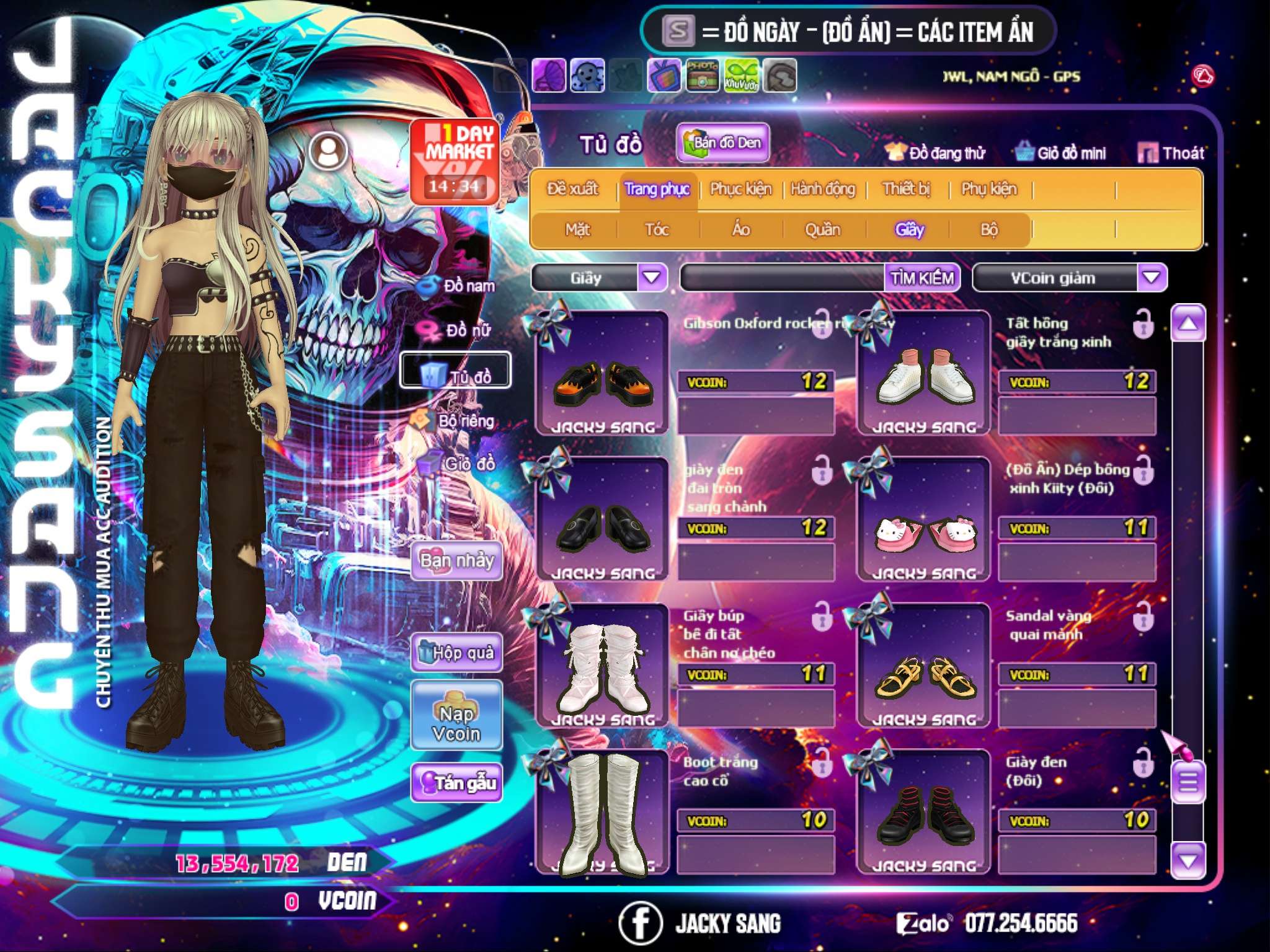This screenshot has height=952, width=1270.
Task: Open the Giày category dropdown
Action: pyautogui.click(x=652, y=278)
